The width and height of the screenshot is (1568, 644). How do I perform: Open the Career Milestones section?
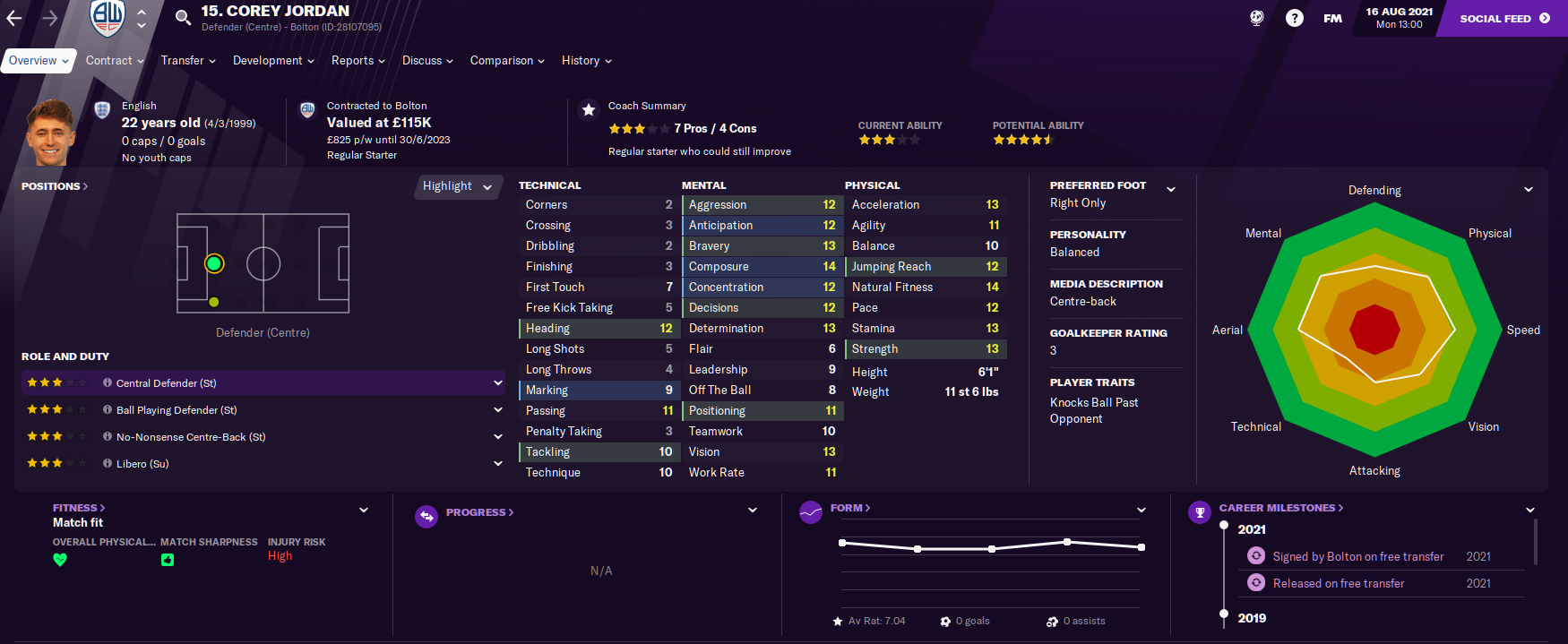tap(1280, 508)
